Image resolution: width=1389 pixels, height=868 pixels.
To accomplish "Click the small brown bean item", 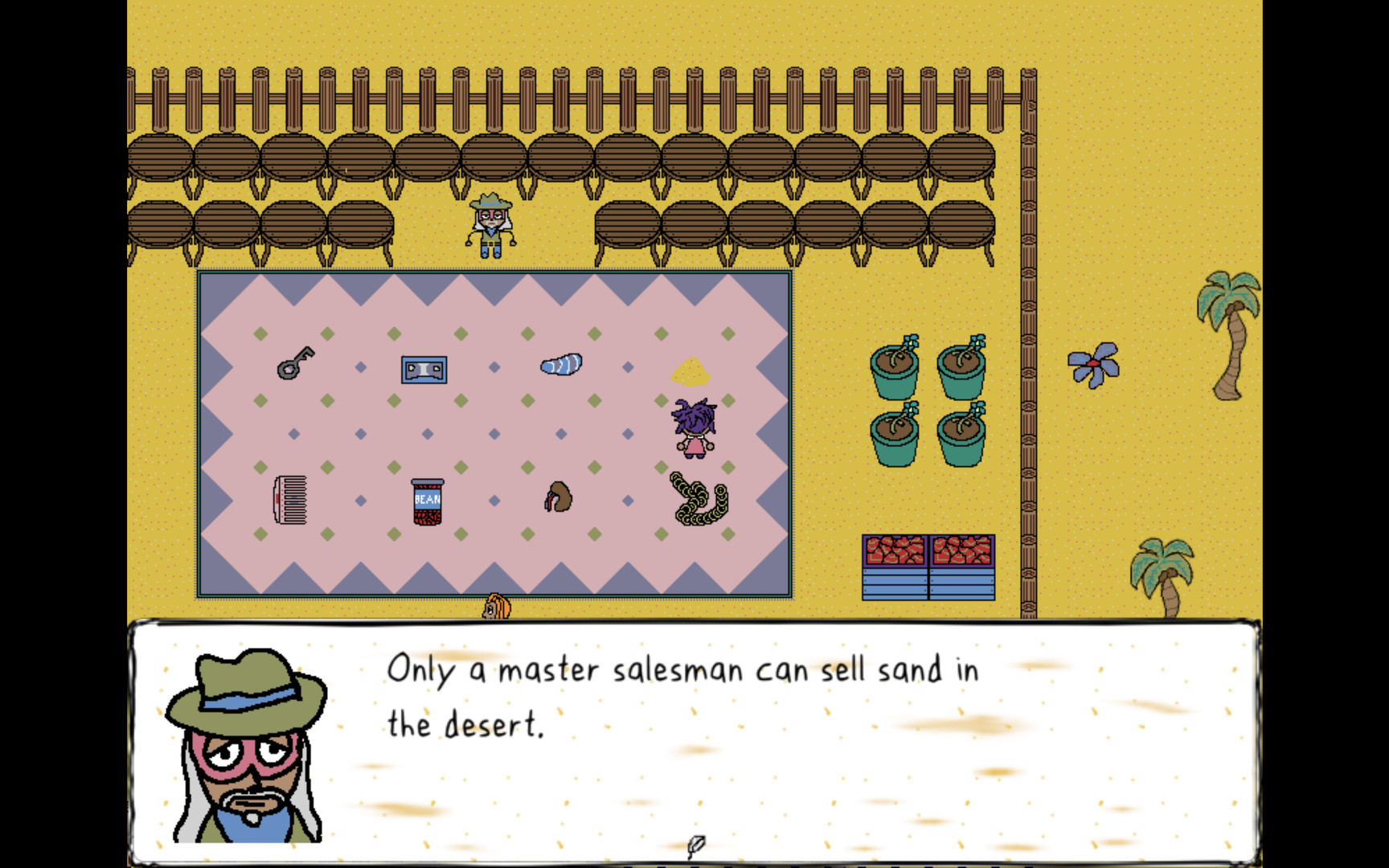I will pyautogui.click(x=558, y=500).
